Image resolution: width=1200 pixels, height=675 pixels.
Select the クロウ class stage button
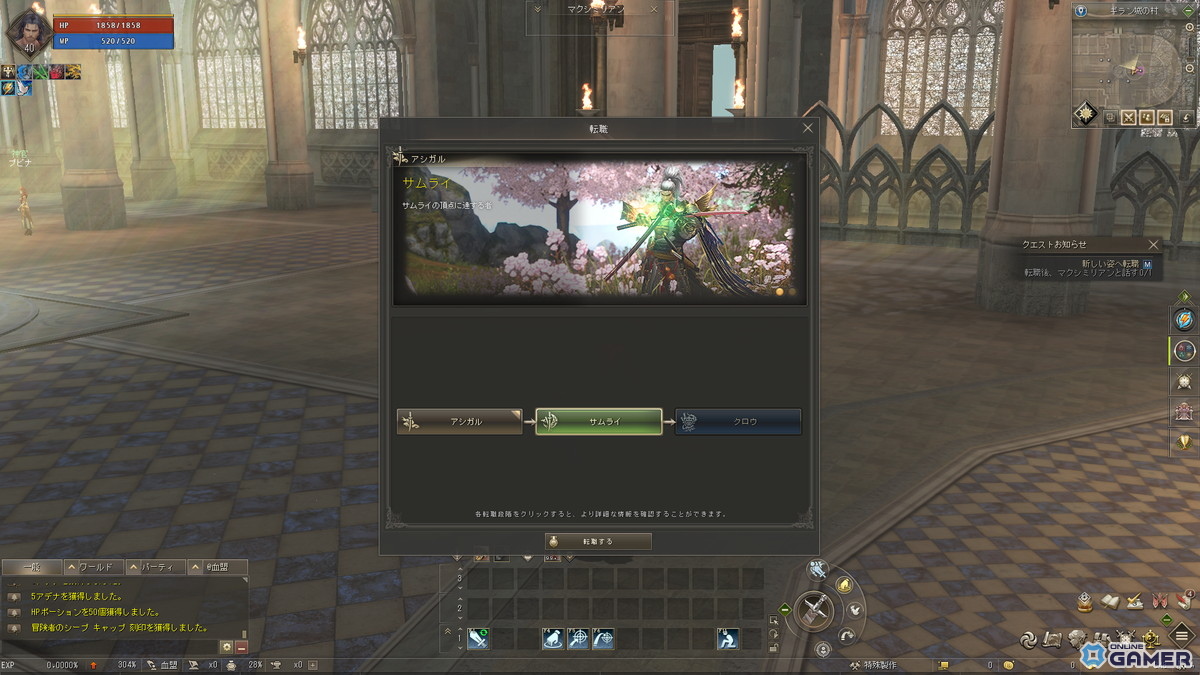pos(738,422)
